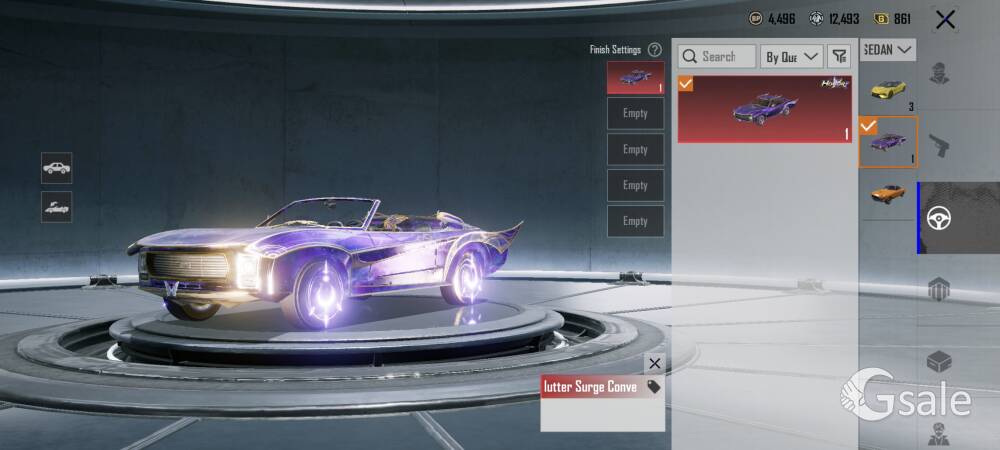The image size is (1000, 450).
Task: Open the sort-by dropdown
Action: (792, 57)
